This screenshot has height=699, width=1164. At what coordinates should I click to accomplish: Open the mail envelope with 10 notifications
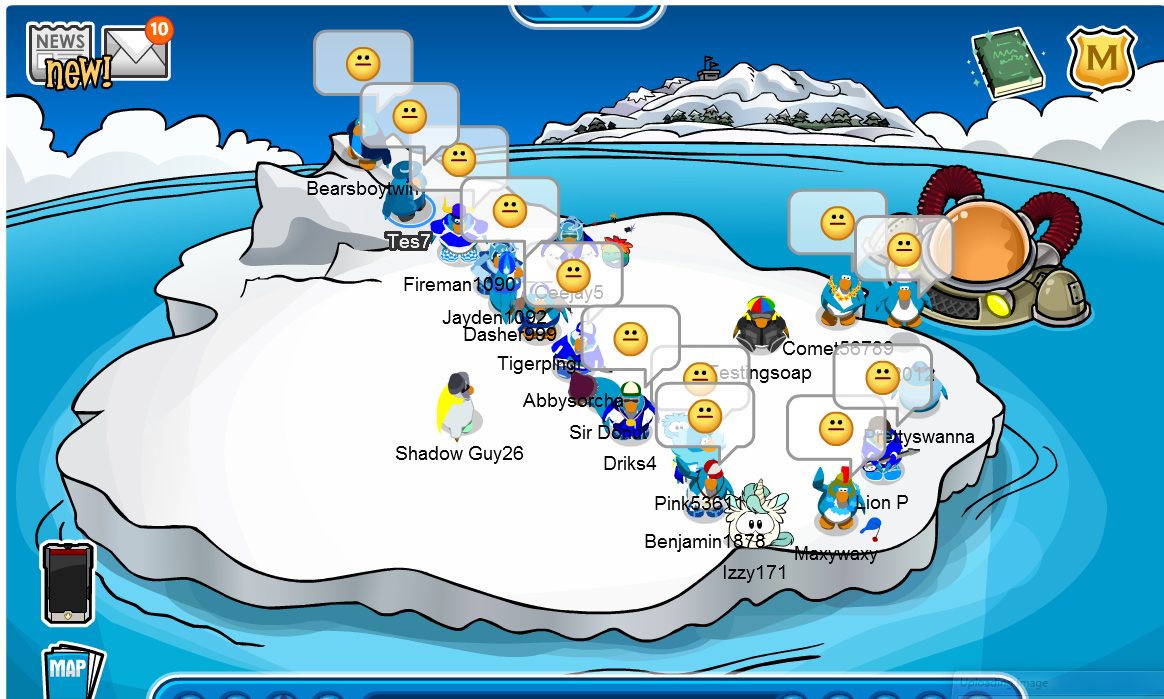tap(136, 52)
